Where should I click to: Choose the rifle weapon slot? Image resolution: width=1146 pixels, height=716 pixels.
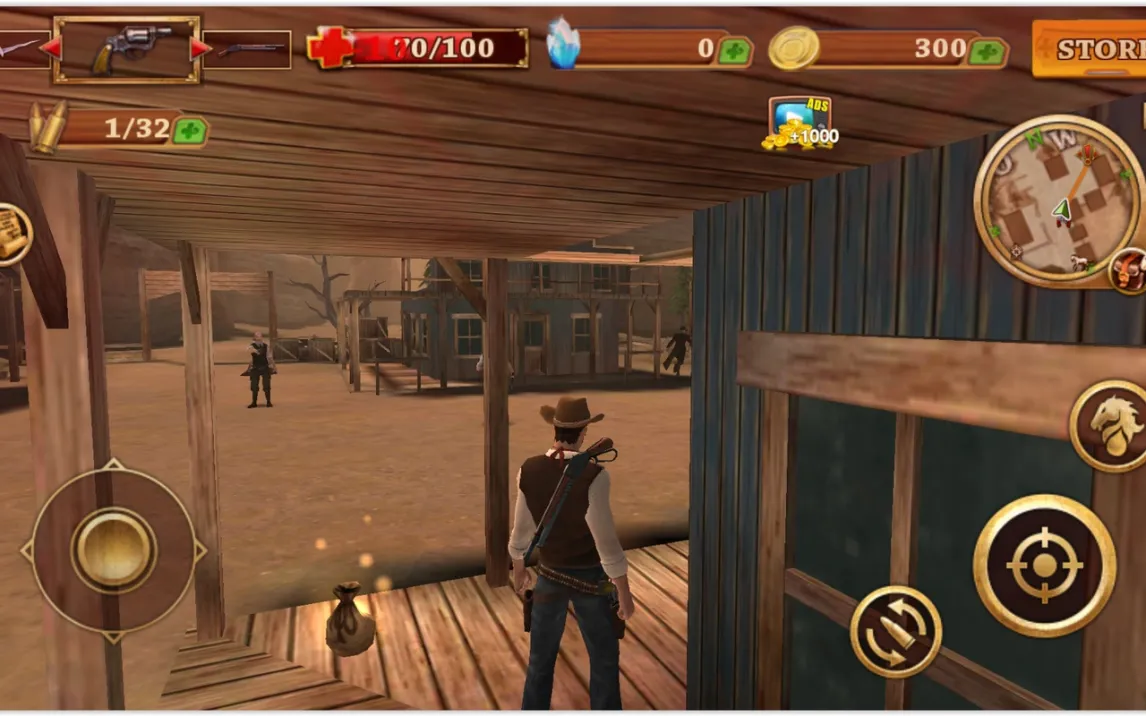[x=249, y=49]
